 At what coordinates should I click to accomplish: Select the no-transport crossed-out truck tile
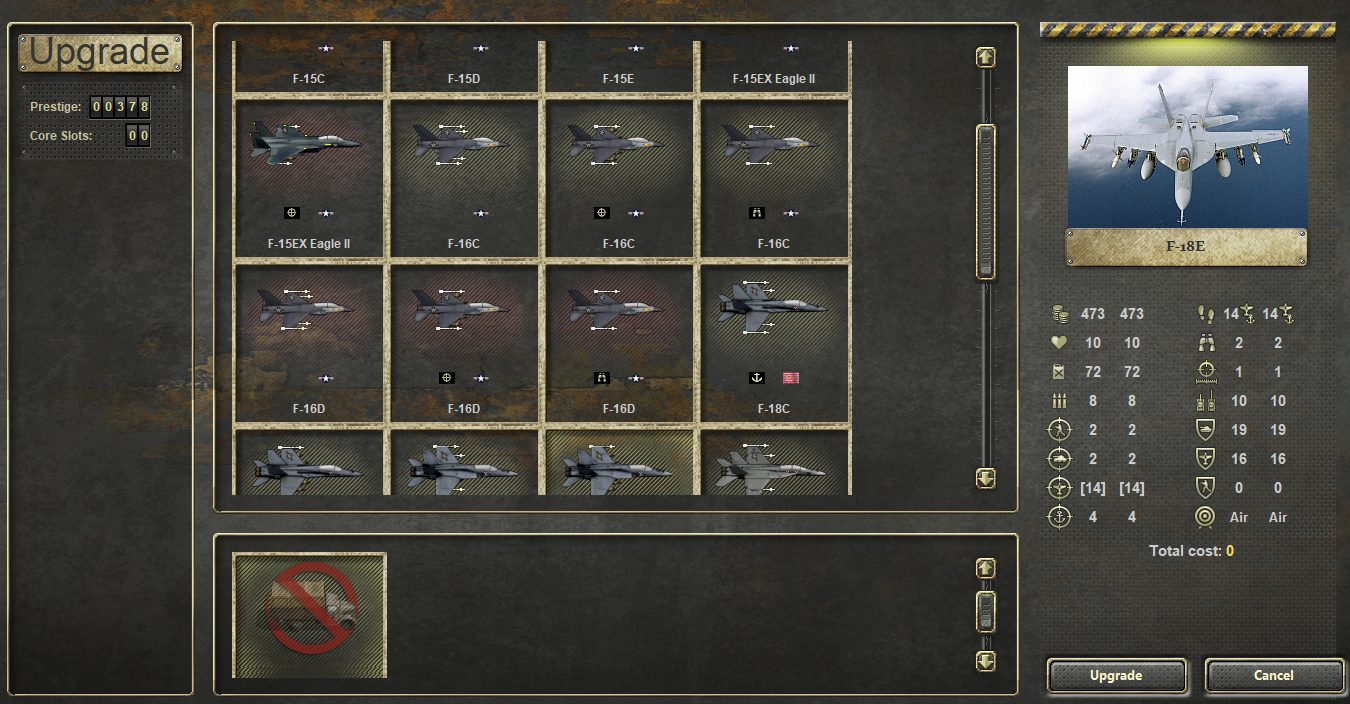click(x=309, y=615)
